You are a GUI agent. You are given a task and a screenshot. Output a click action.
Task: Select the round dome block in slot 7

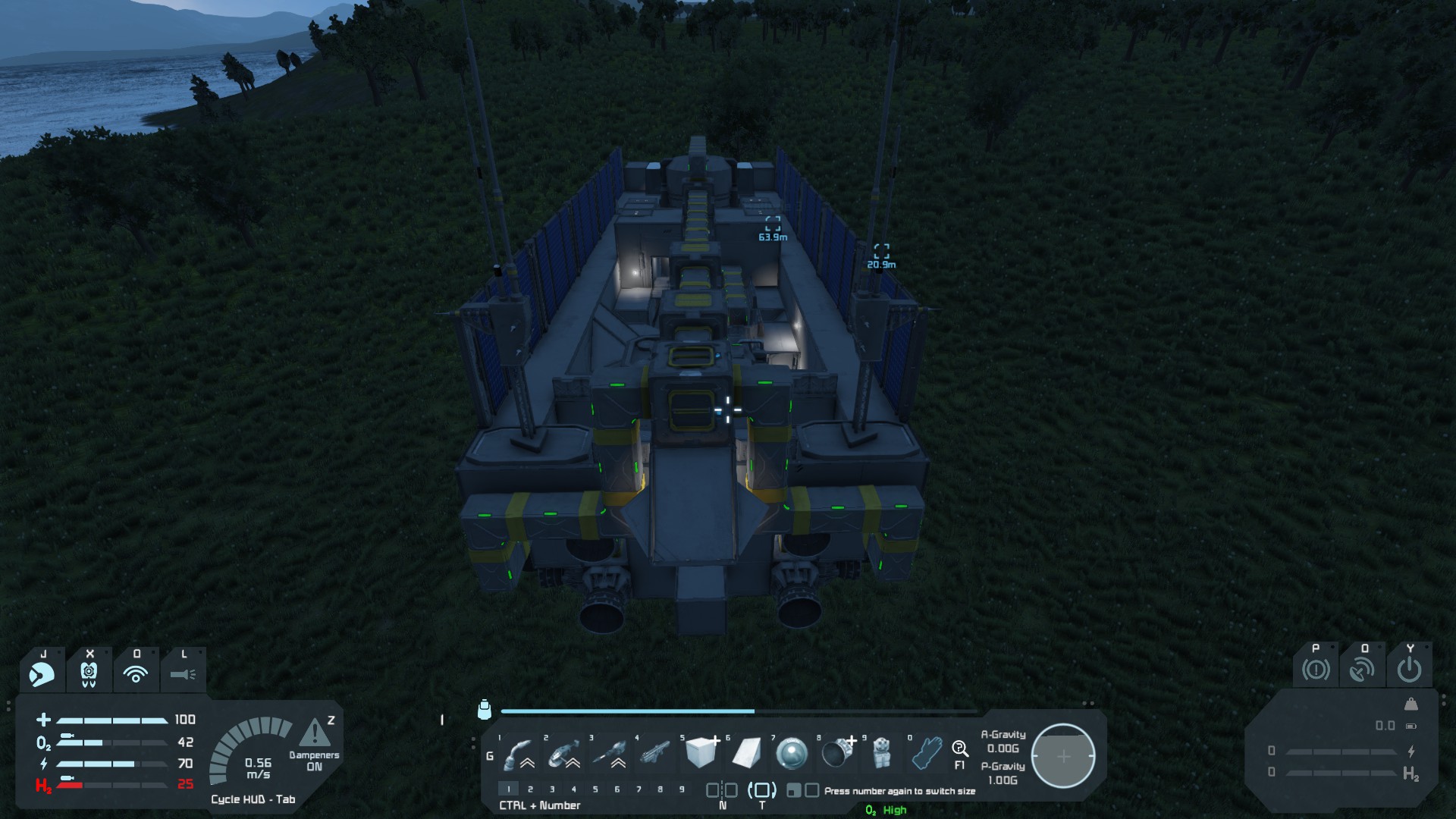tap(792, 754)
